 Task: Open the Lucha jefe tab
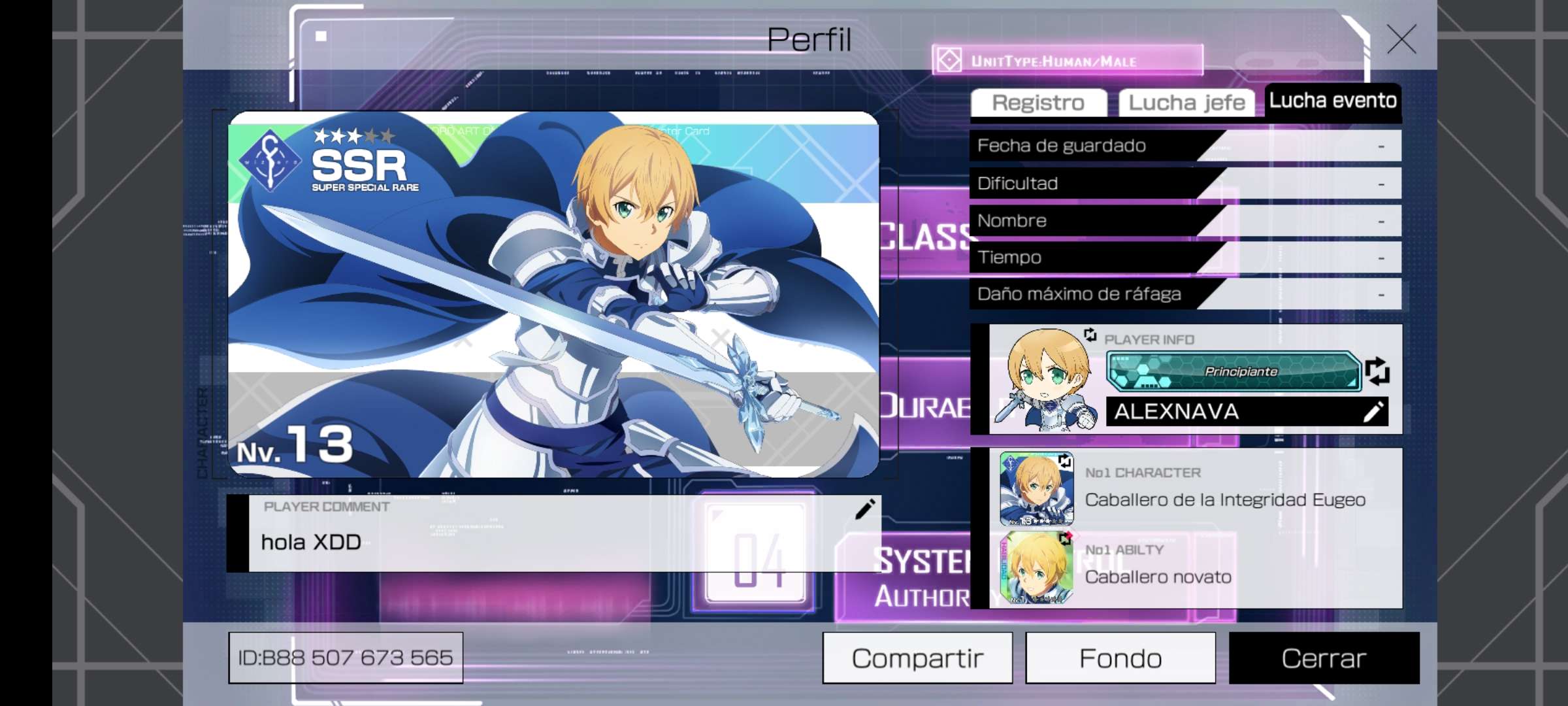point(1186,103)
